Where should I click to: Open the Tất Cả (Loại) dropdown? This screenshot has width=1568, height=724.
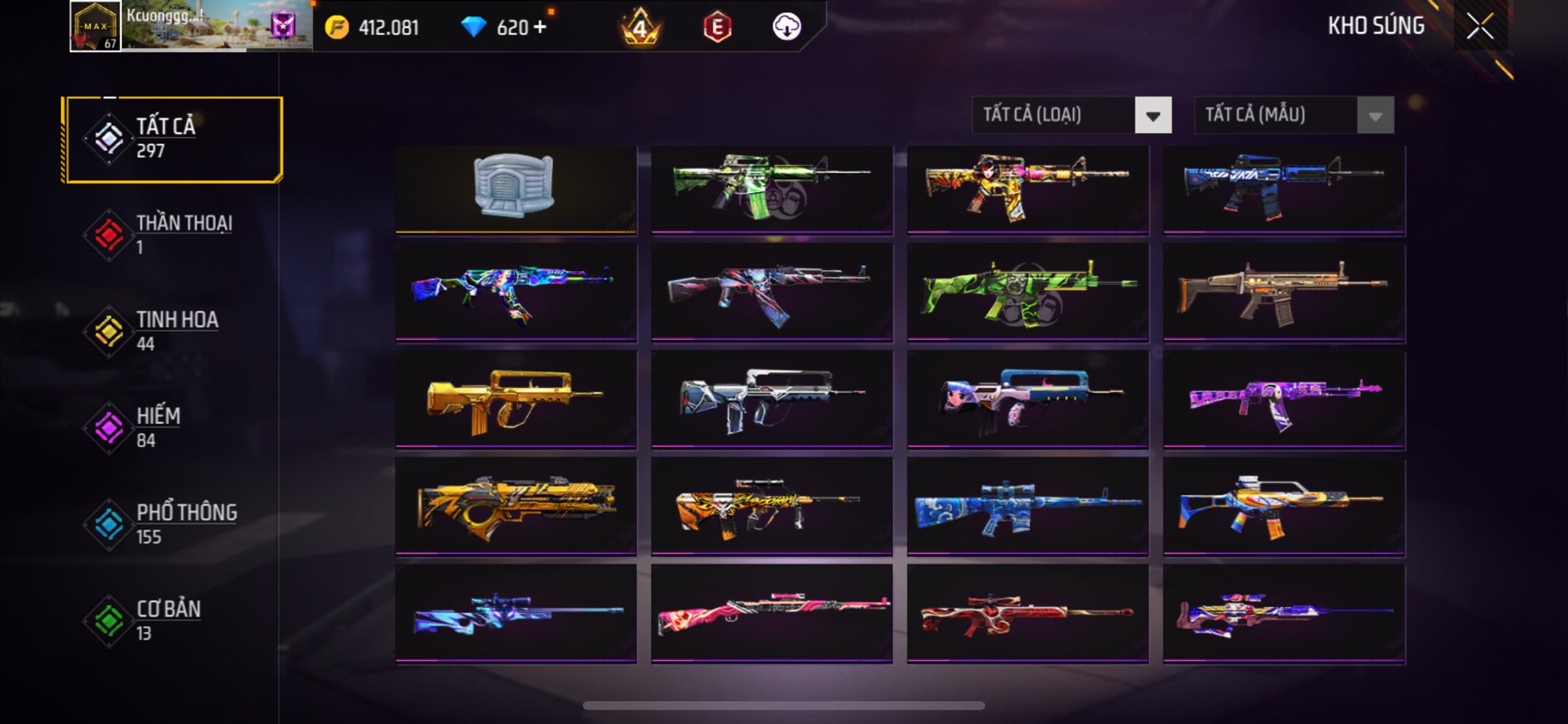pos(1071,116)
